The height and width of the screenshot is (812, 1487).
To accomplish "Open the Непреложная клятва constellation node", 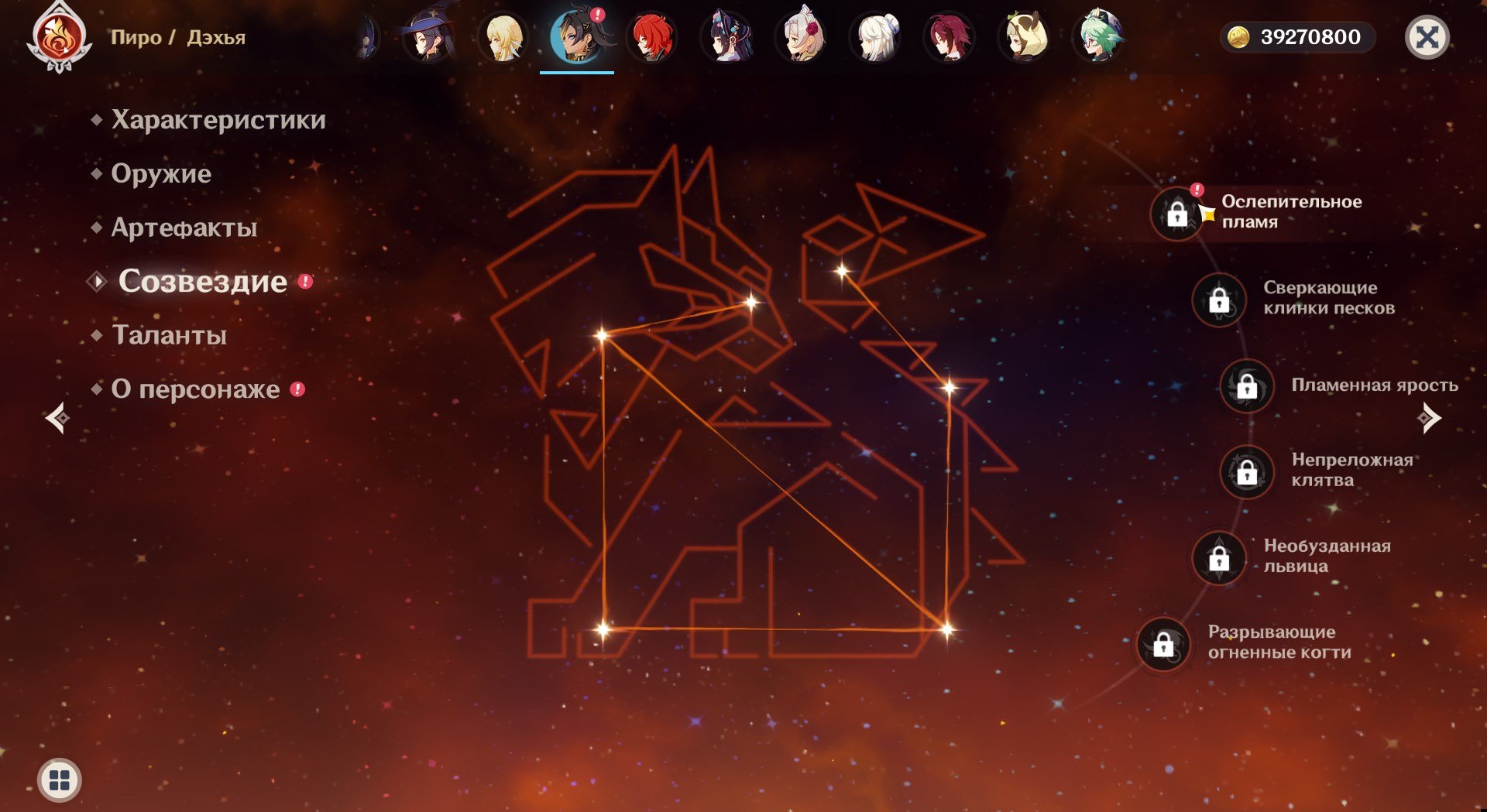I will [1247, 471].
